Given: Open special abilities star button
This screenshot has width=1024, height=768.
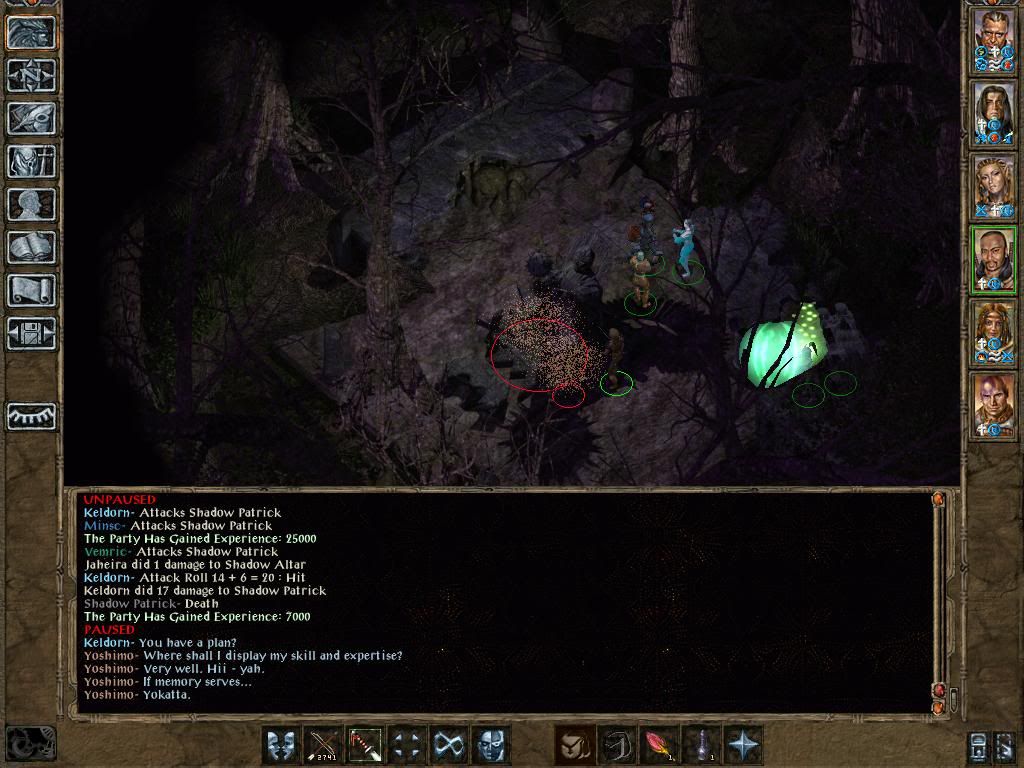Looking at the screenshot, I should coord(743,745).
